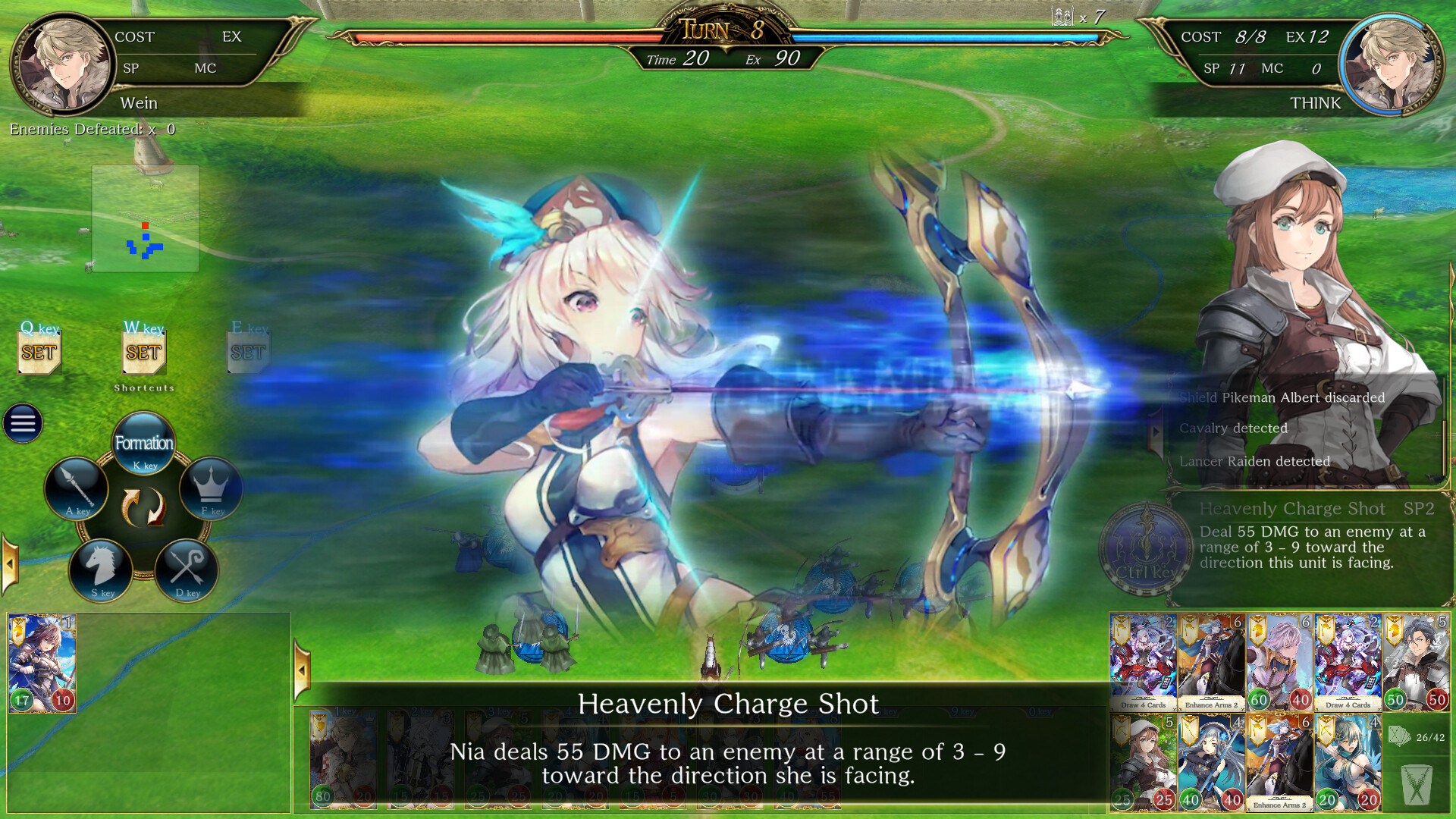Screen dimensions: 1456x819
Task: Open the hamburger in-game menu
Action: 23,423
